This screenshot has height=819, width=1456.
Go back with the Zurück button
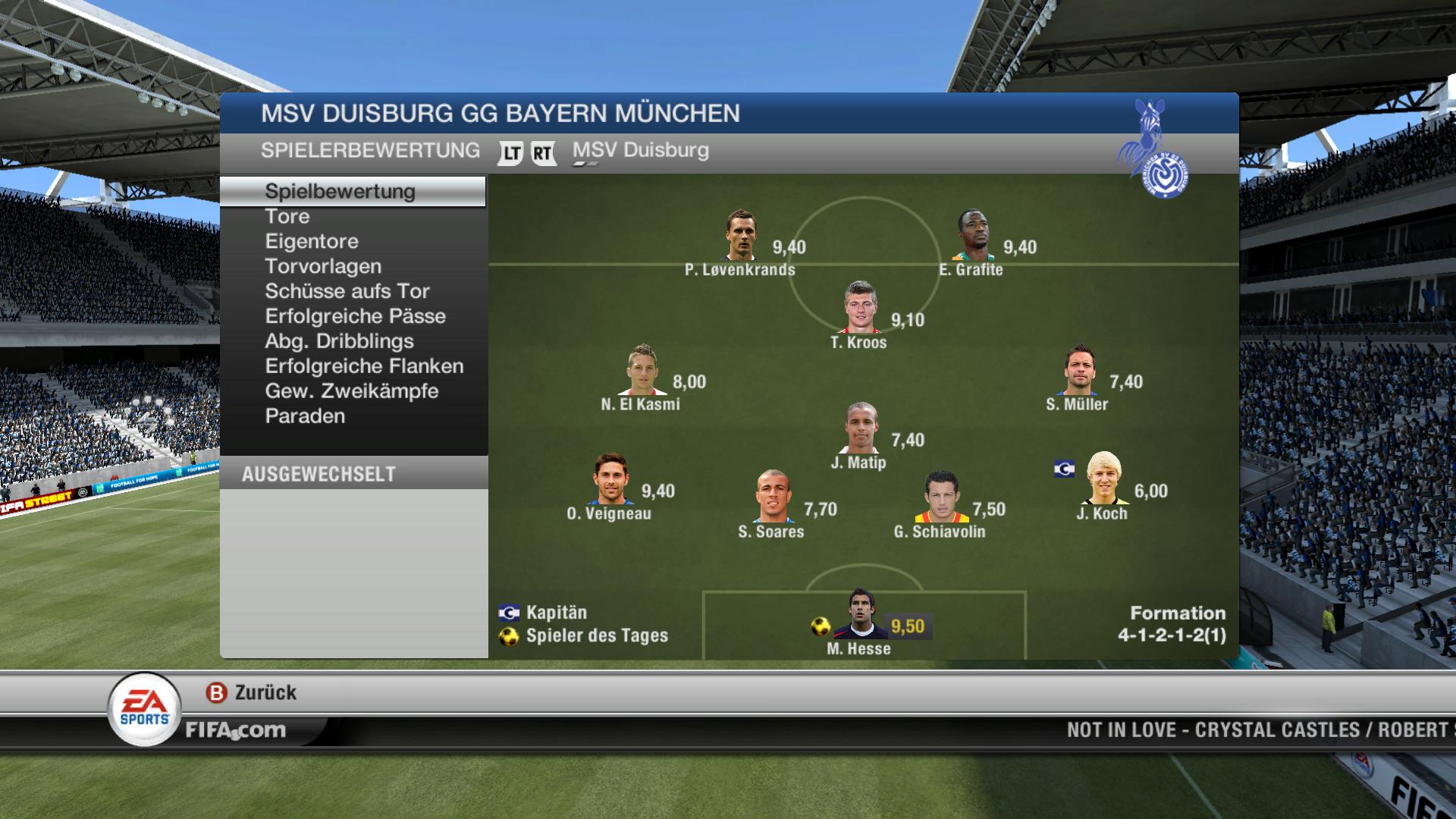pyautogui.click(x=252, y=692)
